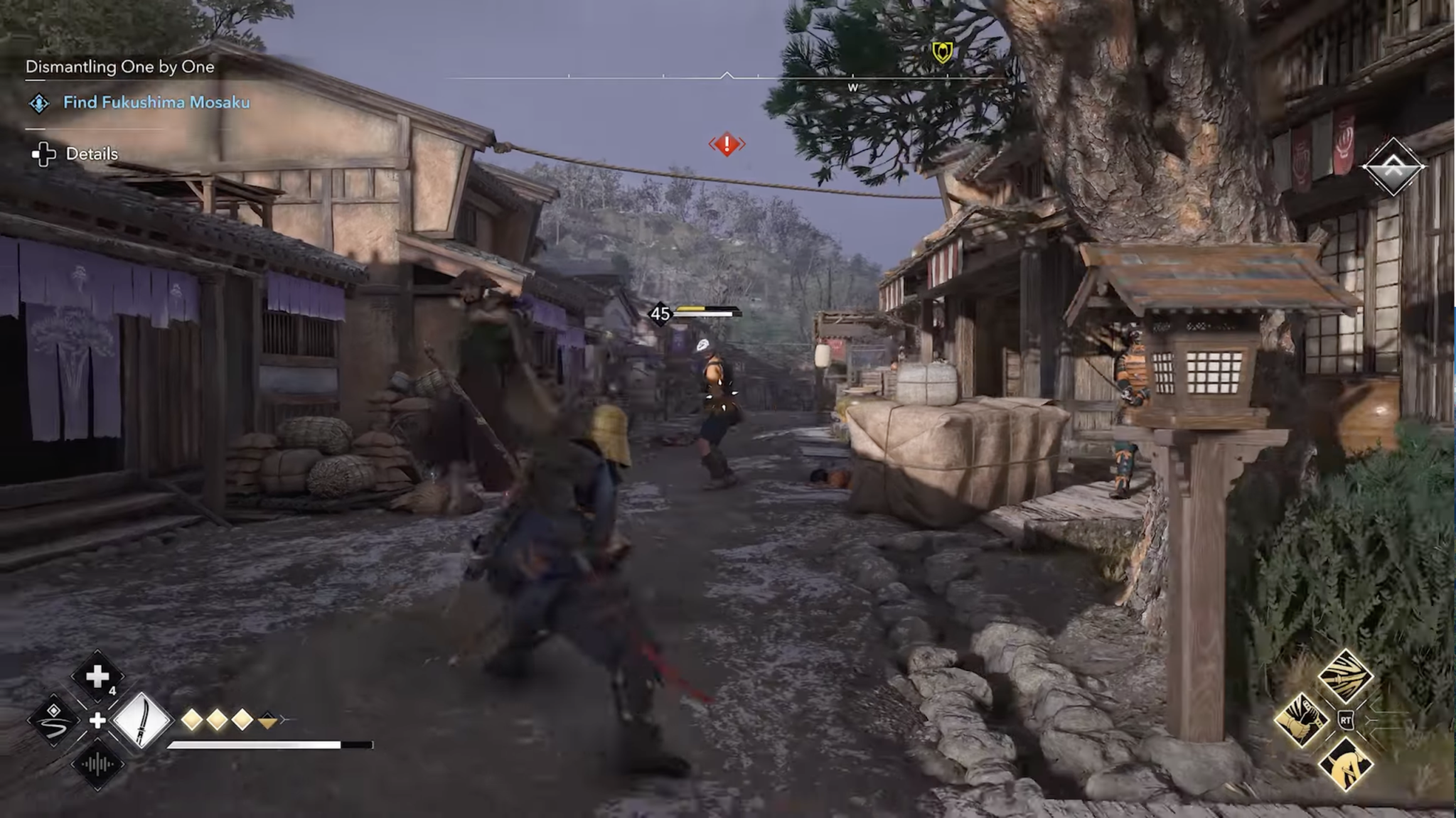1456x818 pixels.
Task: Select the katana weapon slot
Action: (x=142, y=721)
